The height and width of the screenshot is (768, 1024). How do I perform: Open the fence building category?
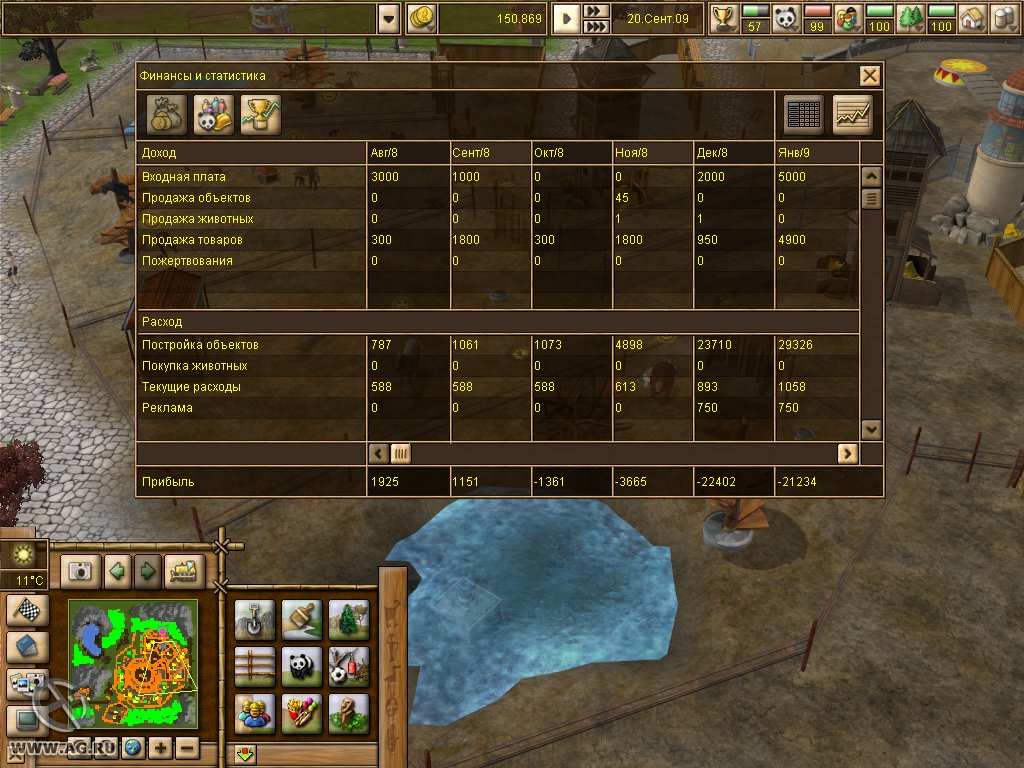click(254, 665)
